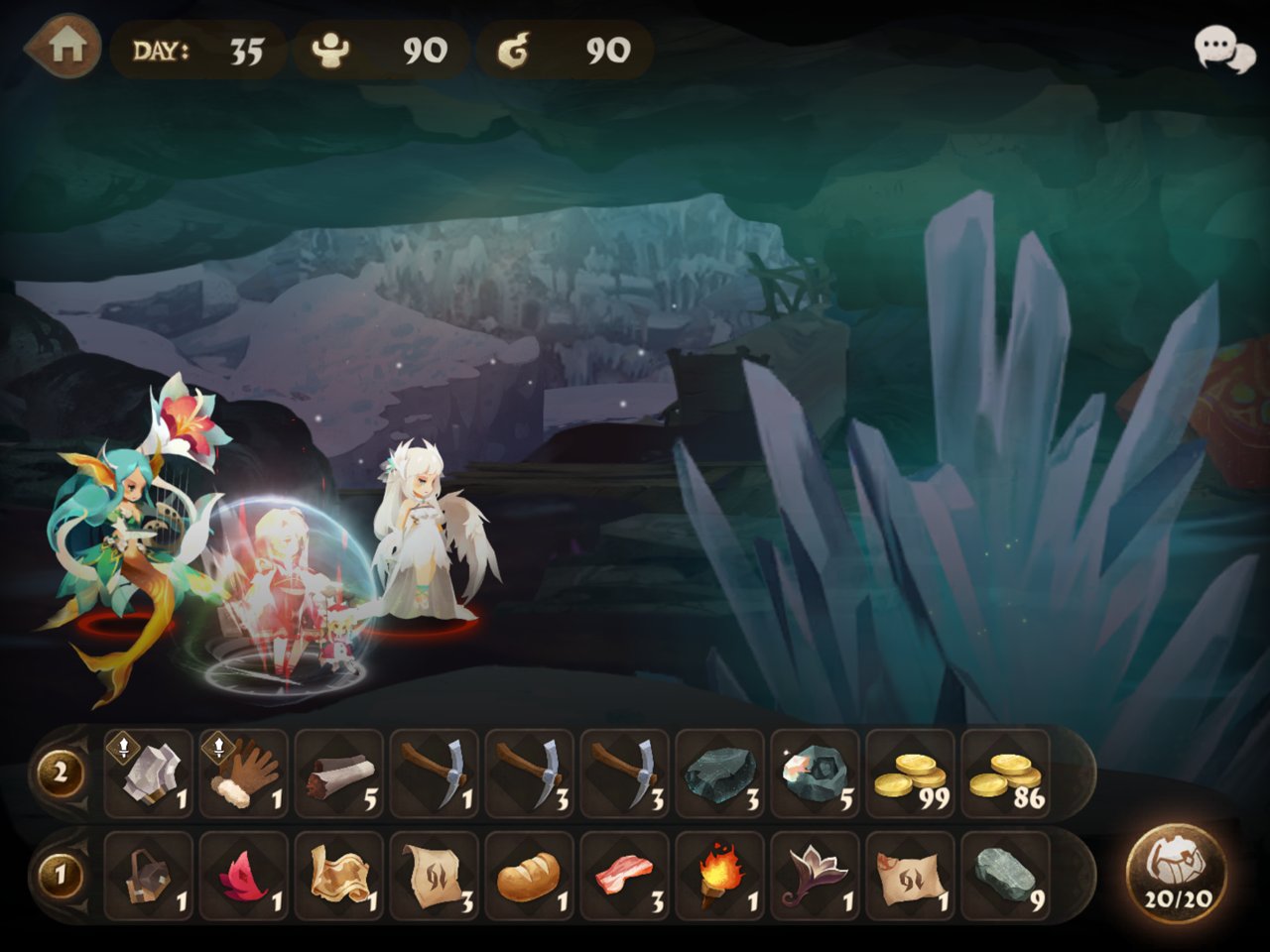Return home via the house button
Viewport: 1270px width, 952px height.
coord(64,47)
